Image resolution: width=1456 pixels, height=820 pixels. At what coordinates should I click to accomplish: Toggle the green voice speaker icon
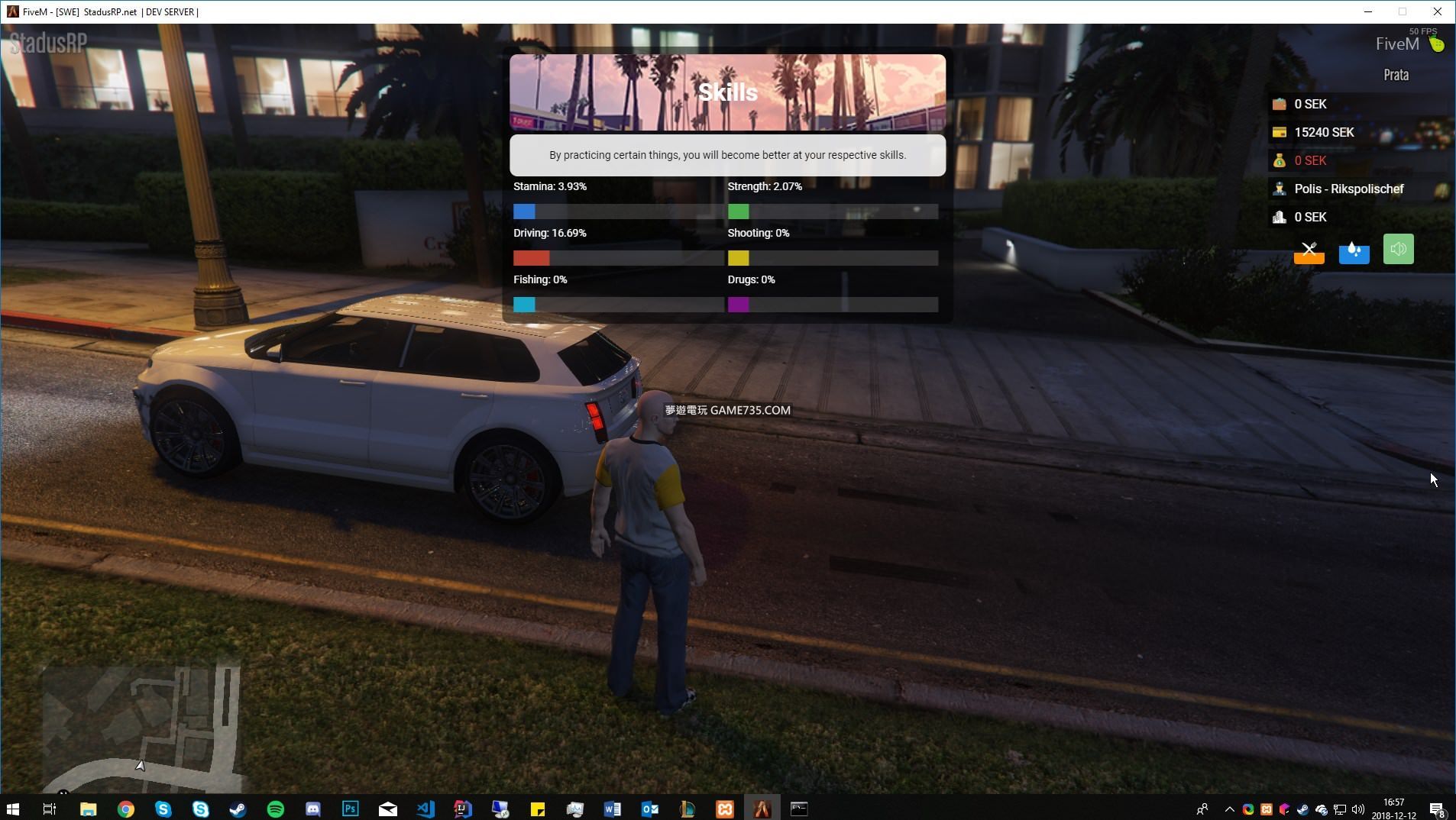tap(1398, 249)
